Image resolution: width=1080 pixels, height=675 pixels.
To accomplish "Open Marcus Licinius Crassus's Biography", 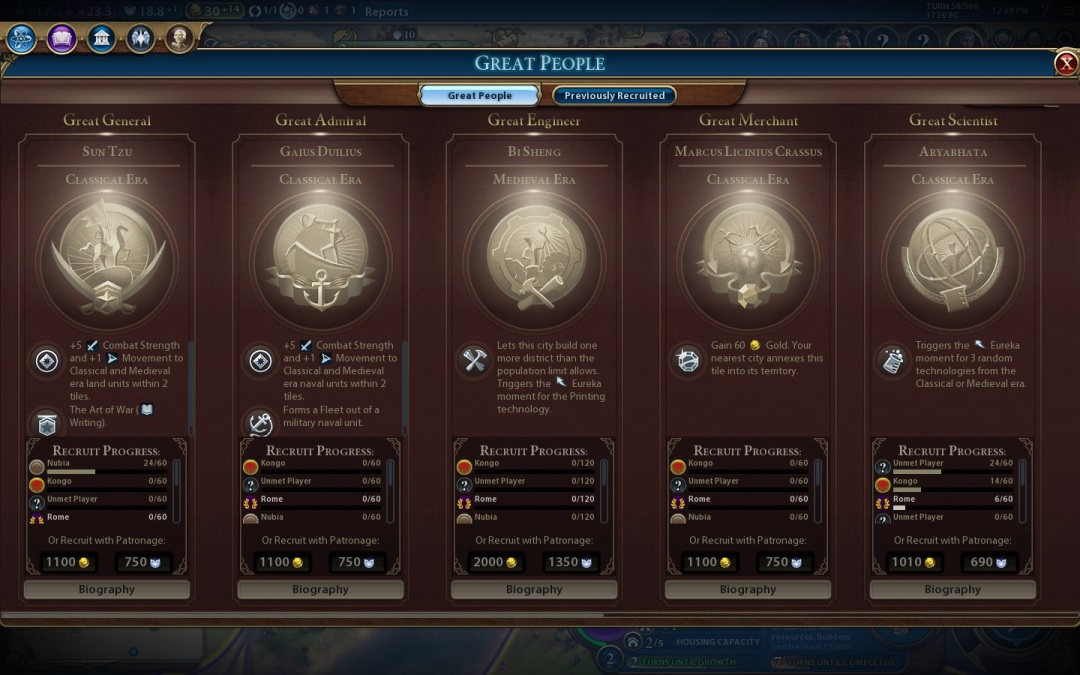I will pos(748,590).
